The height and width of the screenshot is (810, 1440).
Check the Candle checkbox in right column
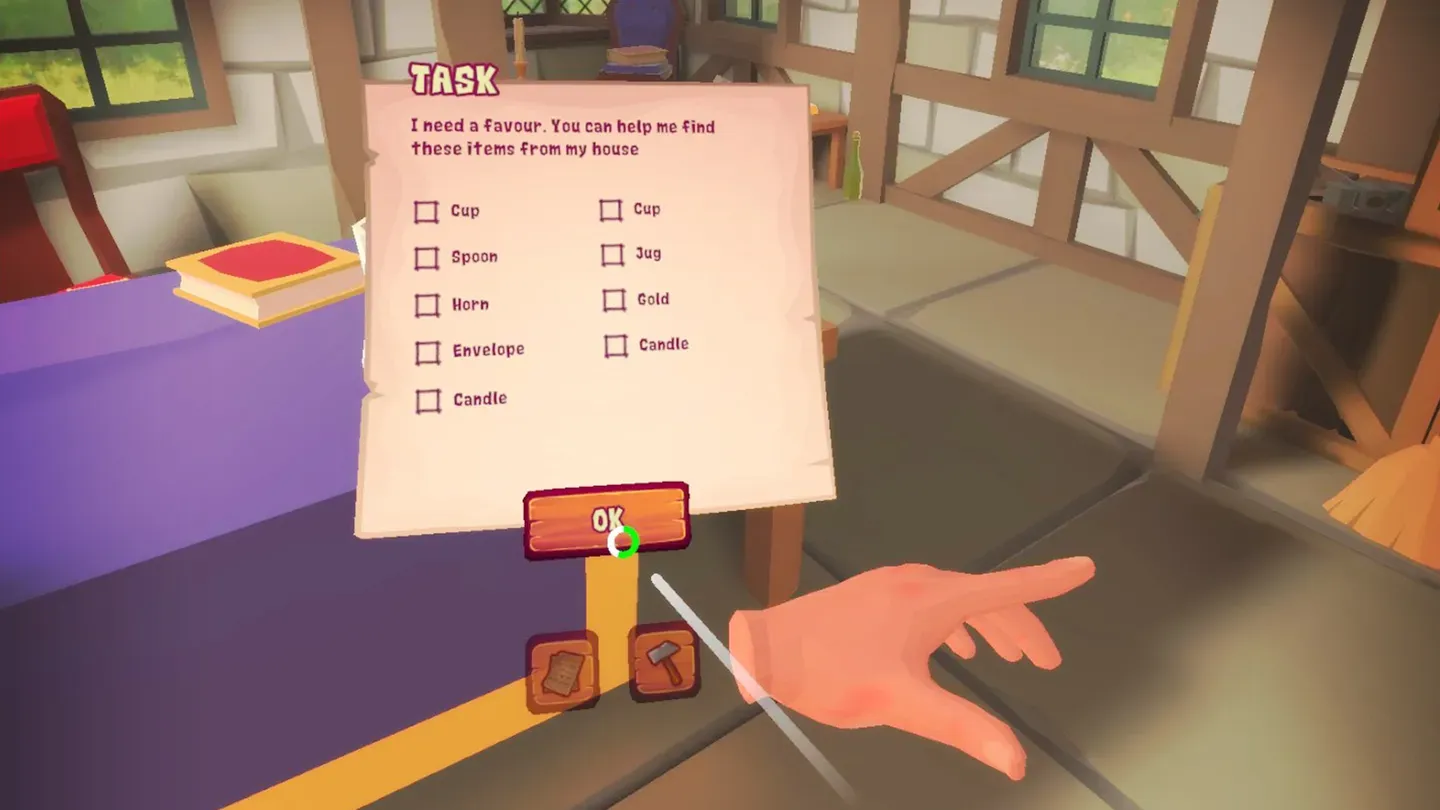[613, 346]
